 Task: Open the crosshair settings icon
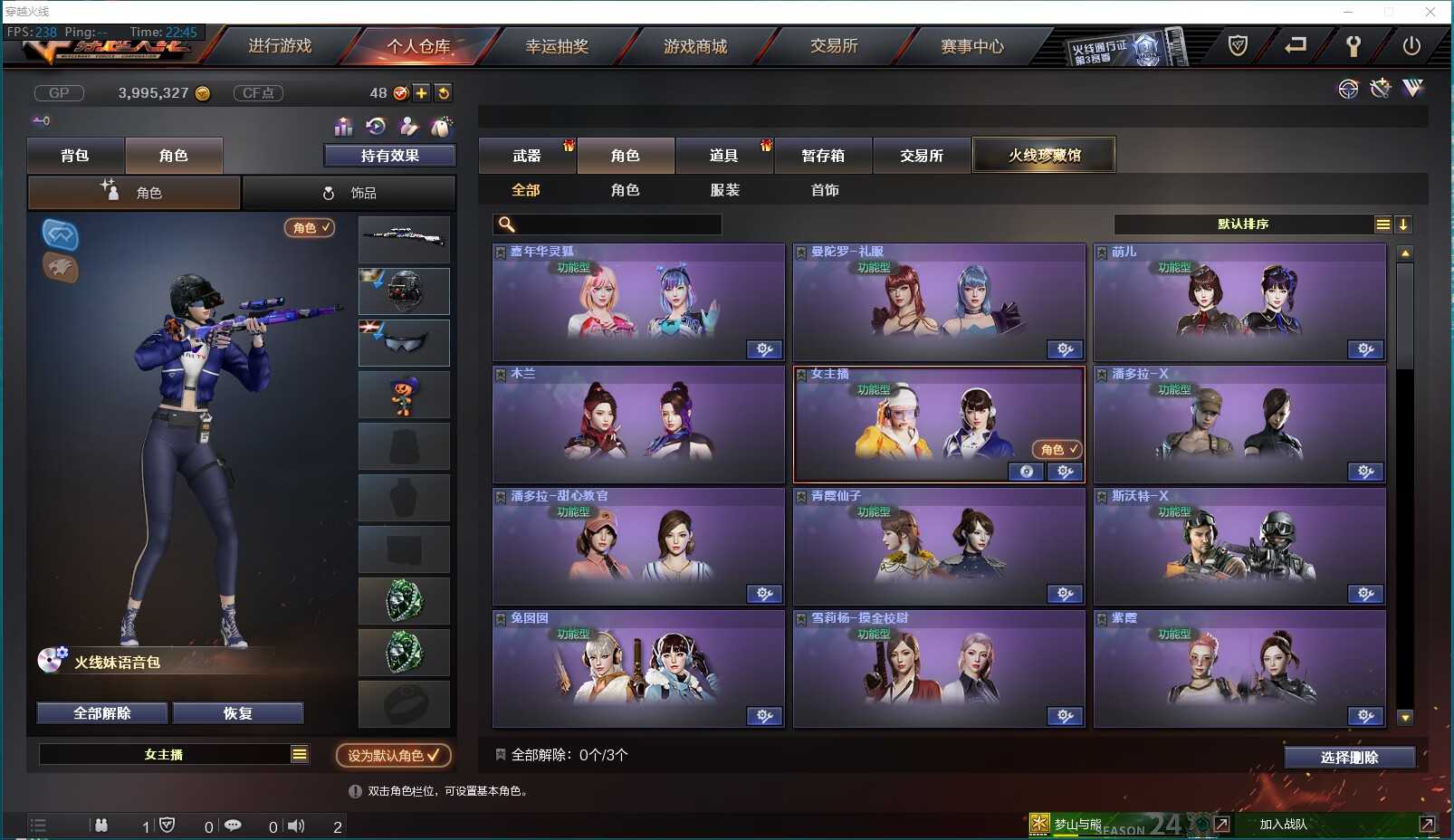1348,89
